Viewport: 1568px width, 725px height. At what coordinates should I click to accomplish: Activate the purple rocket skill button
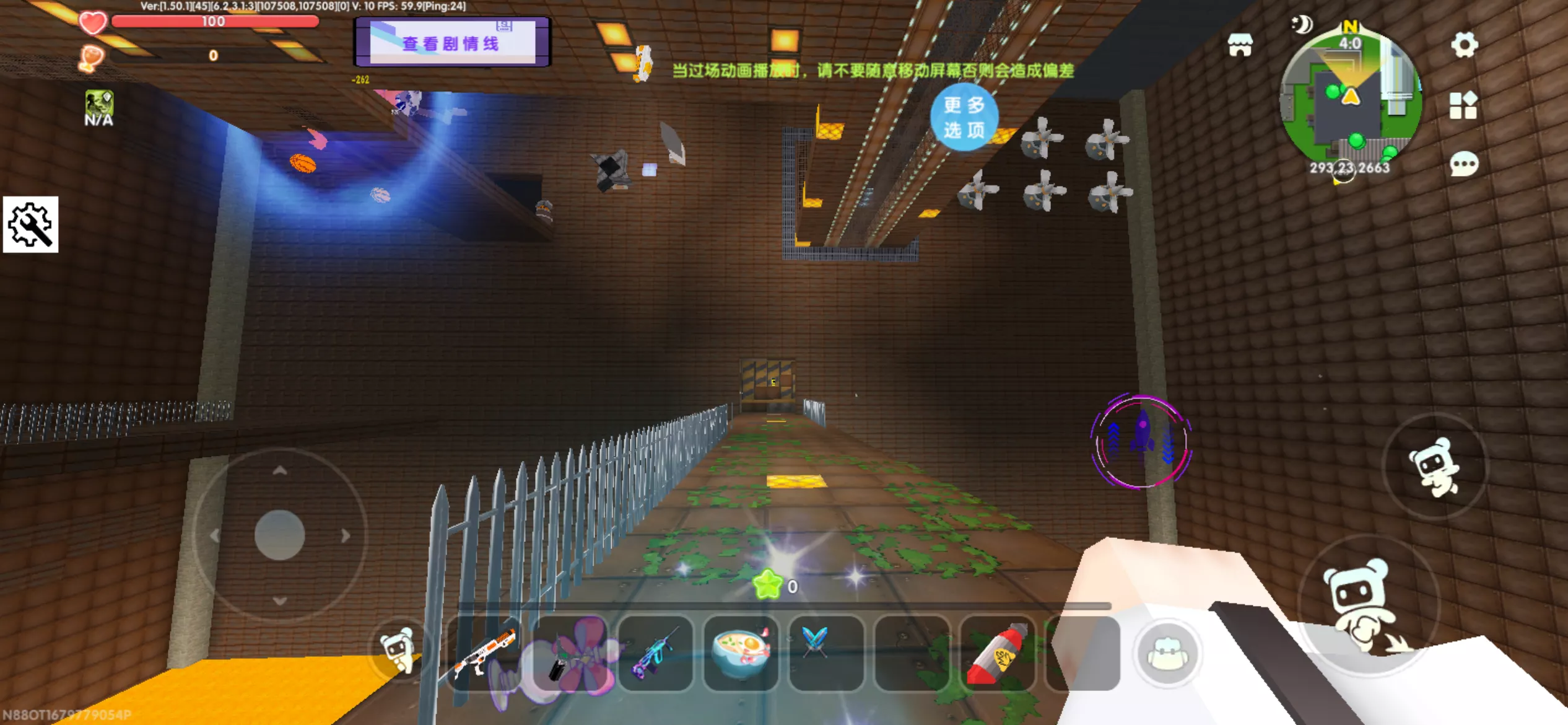pos(1141,442)
